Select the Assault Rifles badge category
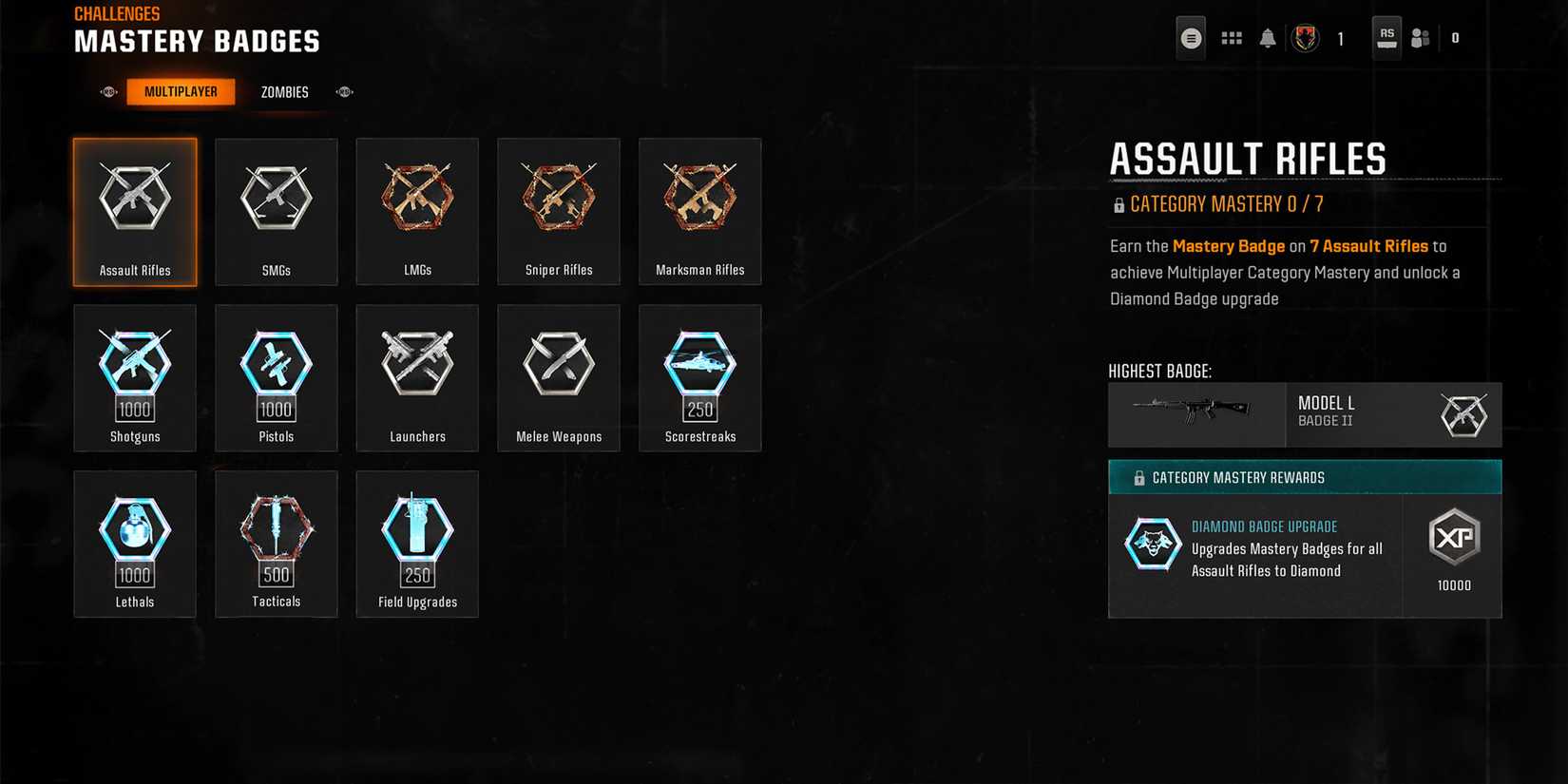The image size is (1568, 784). point(135,211)
